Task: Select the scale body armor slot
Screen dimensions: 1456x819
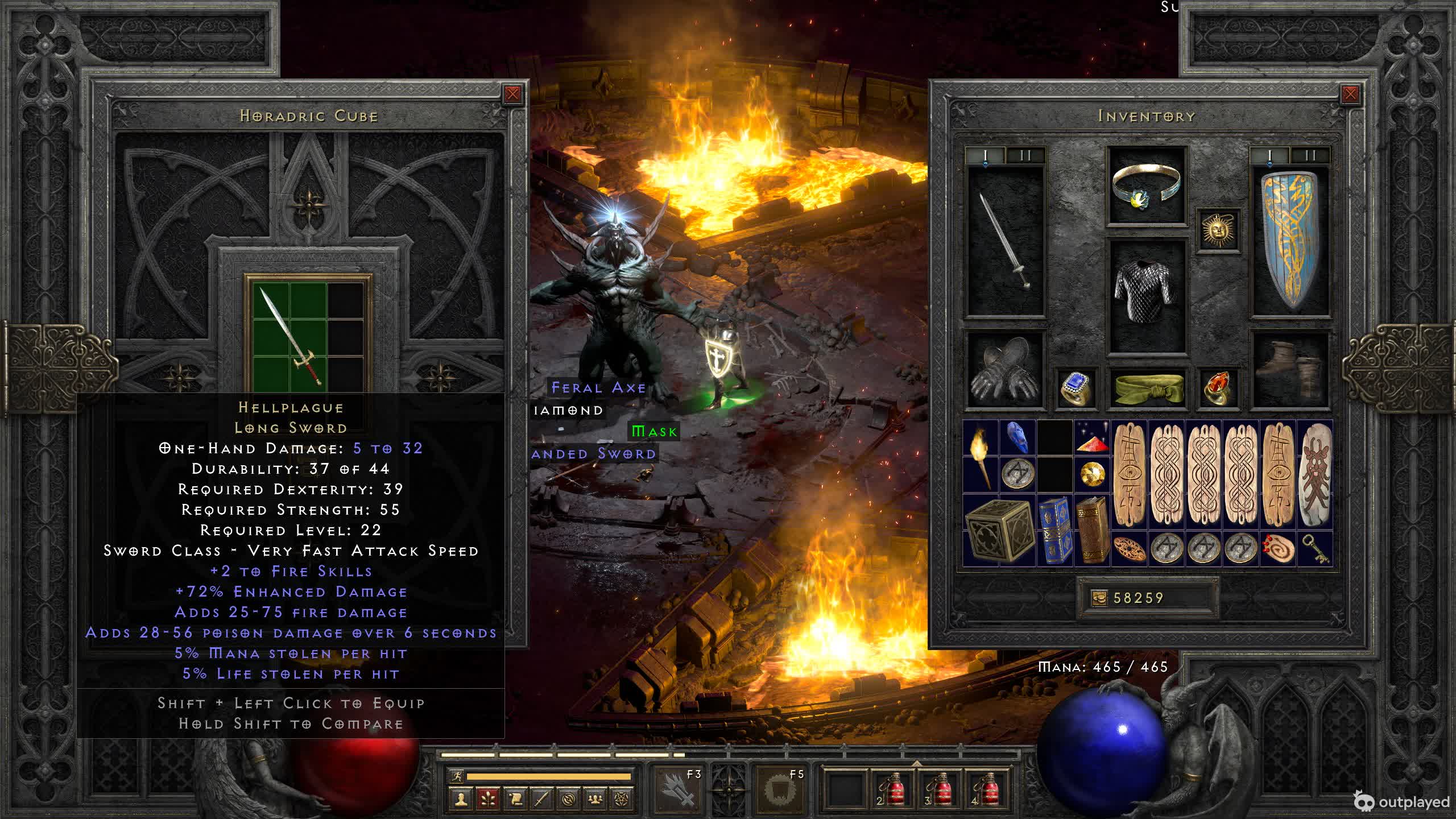Action: point(1147,296)
